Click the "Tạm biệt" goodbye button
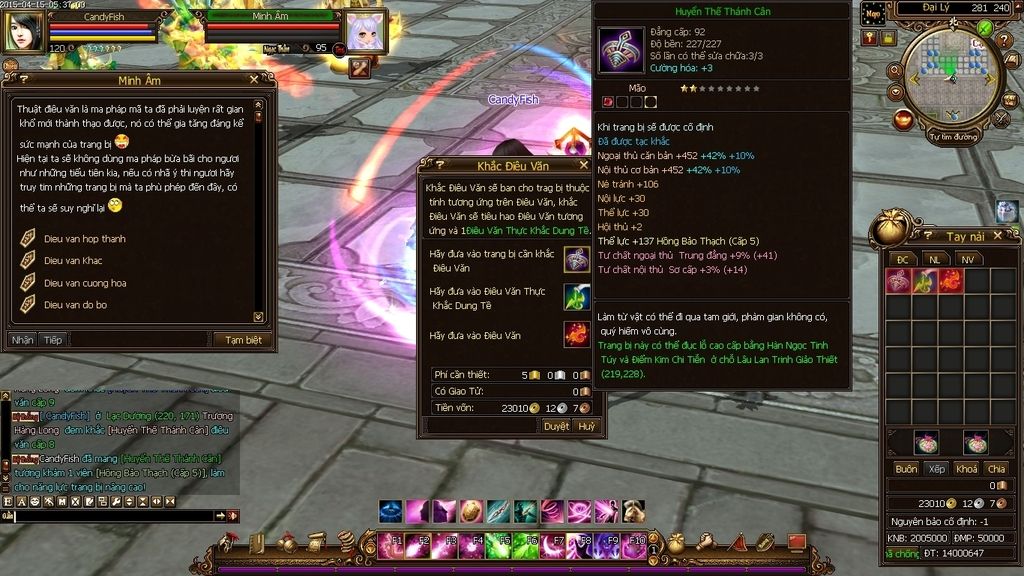1024x576 pixels. point(242,340)
